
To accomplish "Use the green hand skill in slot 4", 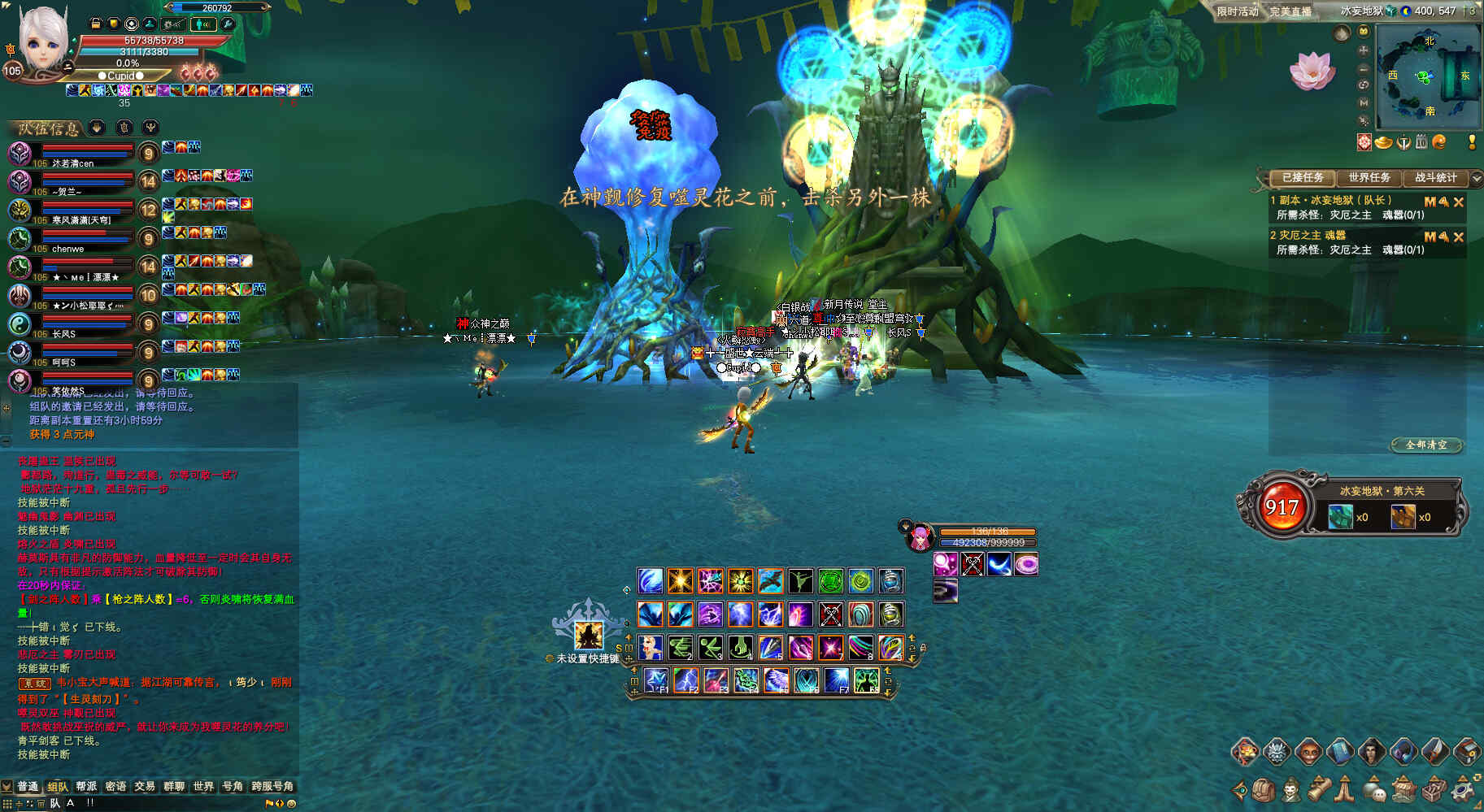I will point(740,647).
